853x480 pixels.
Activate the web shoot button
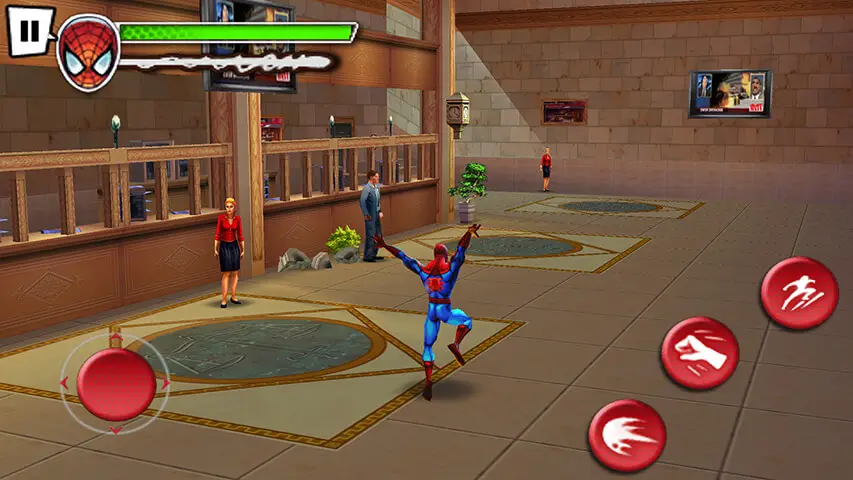pyautogui.click(x=627, y=435)
